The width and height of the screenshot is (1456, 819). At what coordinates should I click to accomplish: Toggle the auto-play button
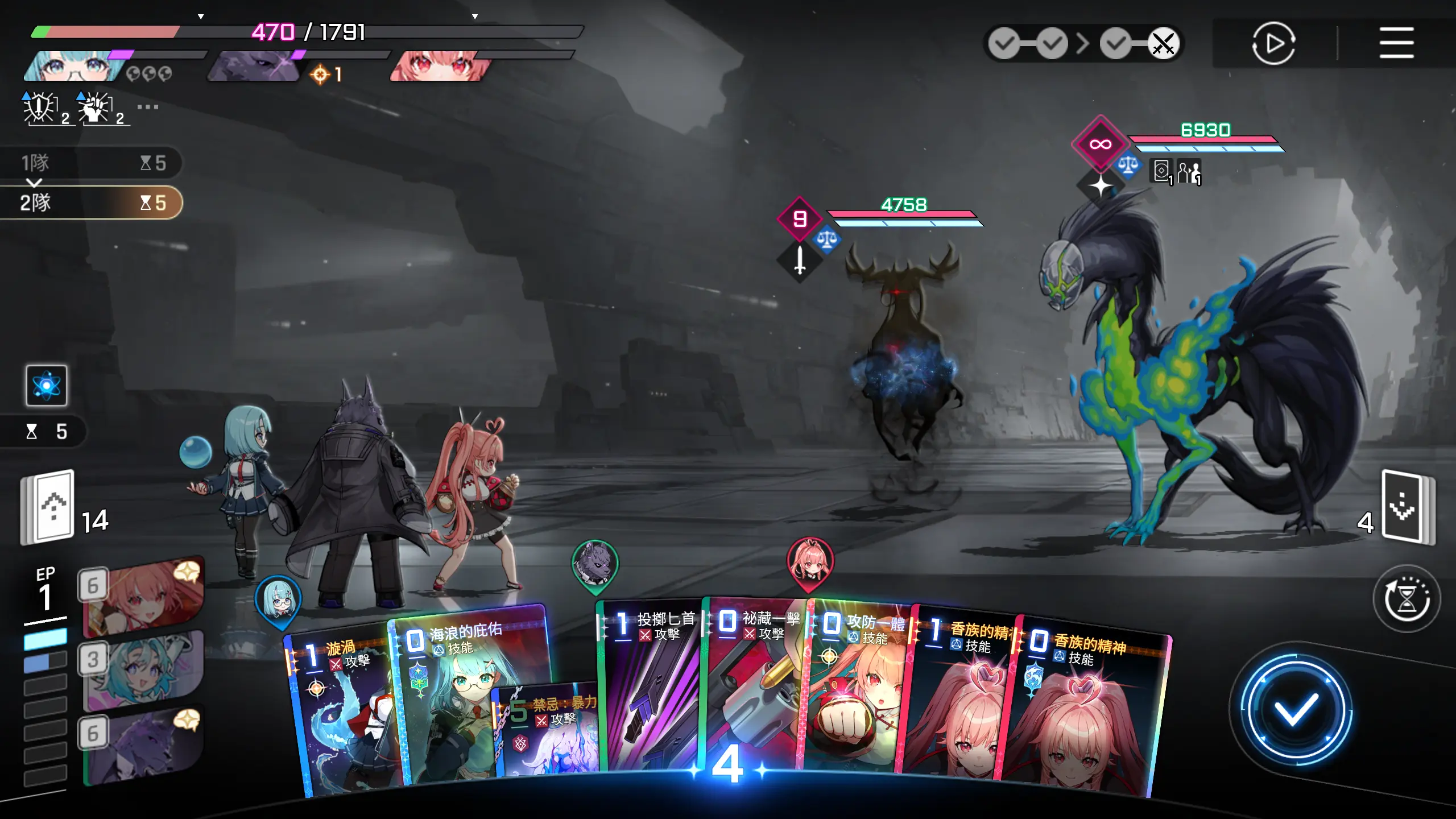coord(1273,43)
